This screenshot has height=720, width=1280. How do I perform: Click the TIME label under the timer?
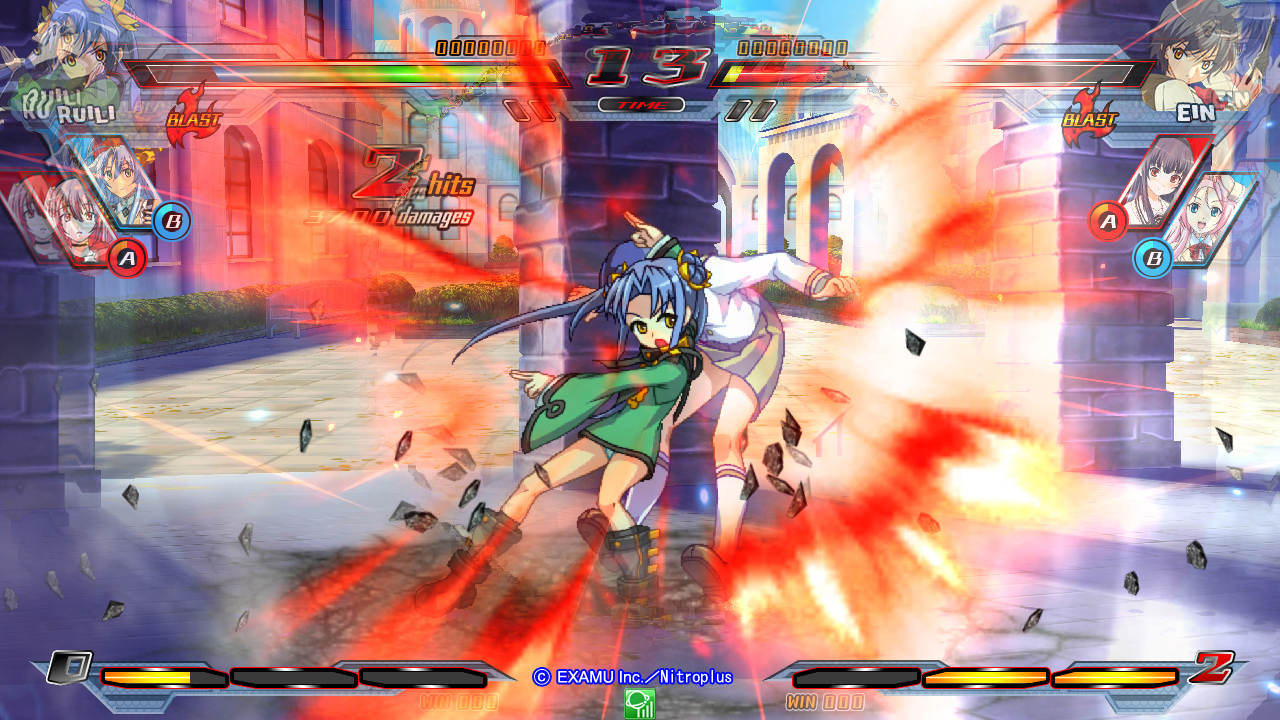coord(640,103)
